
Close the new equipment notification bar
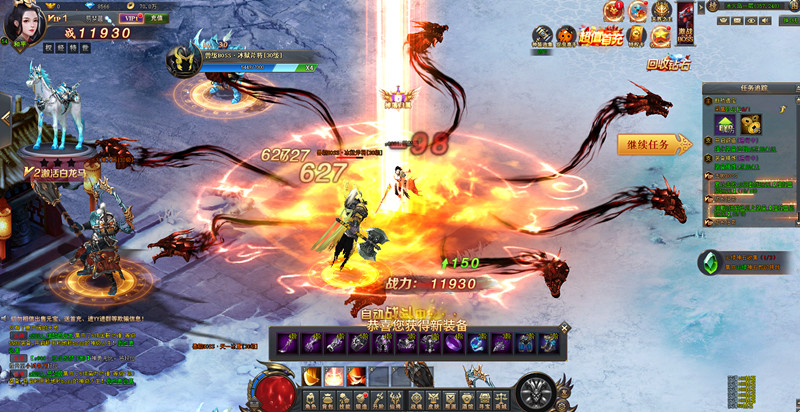tap(565, 327)
